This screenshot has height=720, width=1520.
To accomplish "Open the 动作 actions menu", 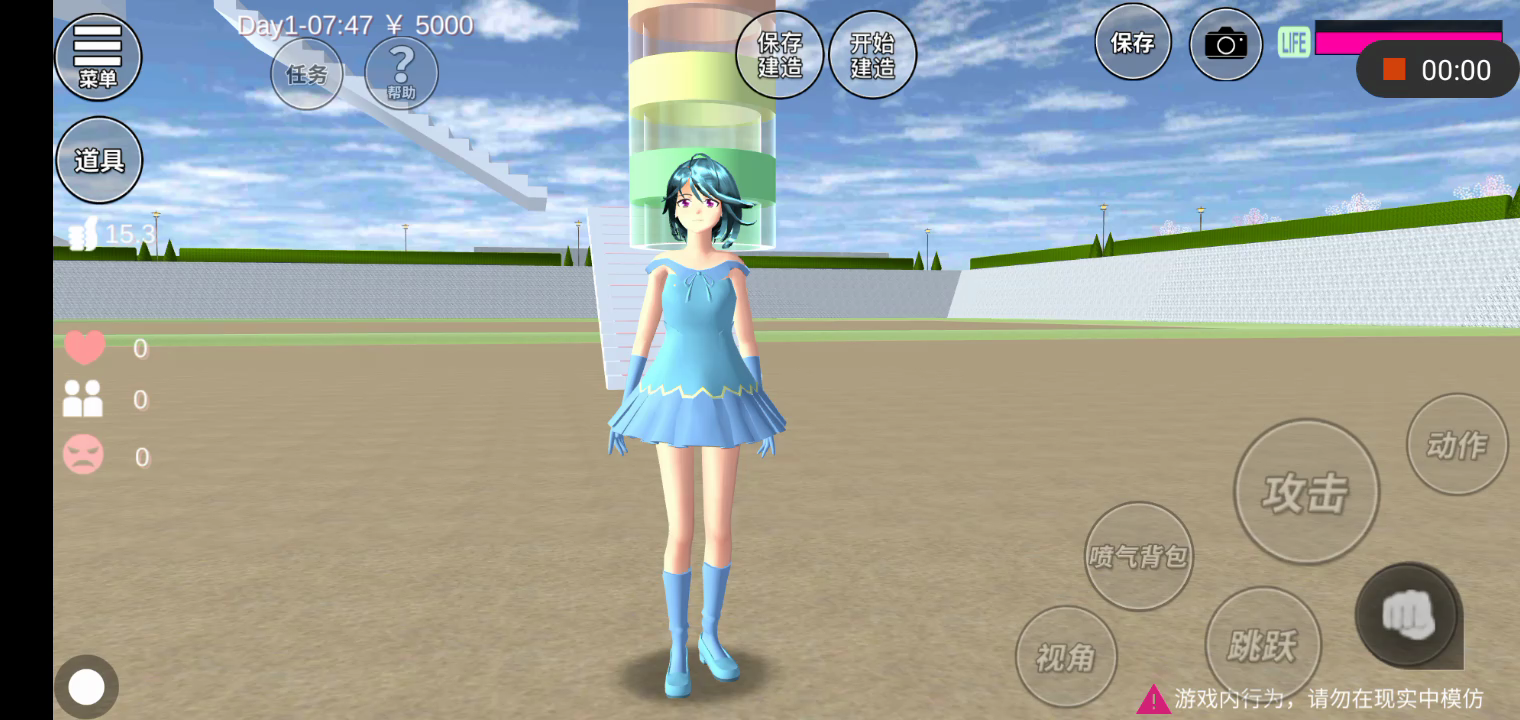I will [x=1457, y=444].
